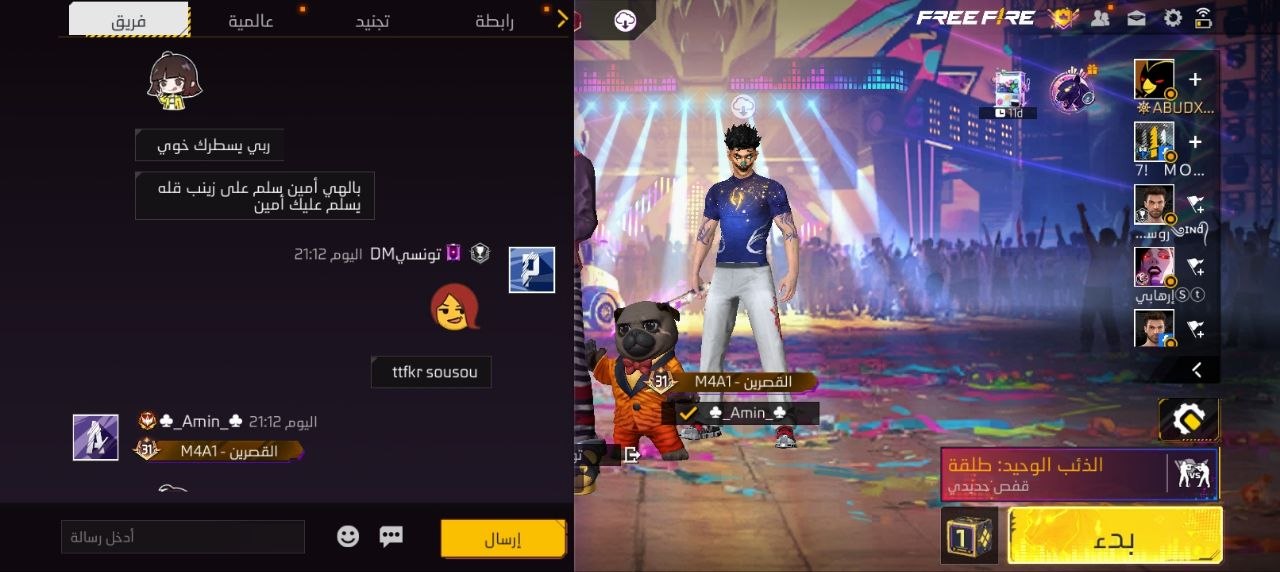The height and width of the screenshot is (572, 1280).
Task: Collapse the chat panel with the yellow arrow
Action: pyautogui.click(x=562, y=18)
